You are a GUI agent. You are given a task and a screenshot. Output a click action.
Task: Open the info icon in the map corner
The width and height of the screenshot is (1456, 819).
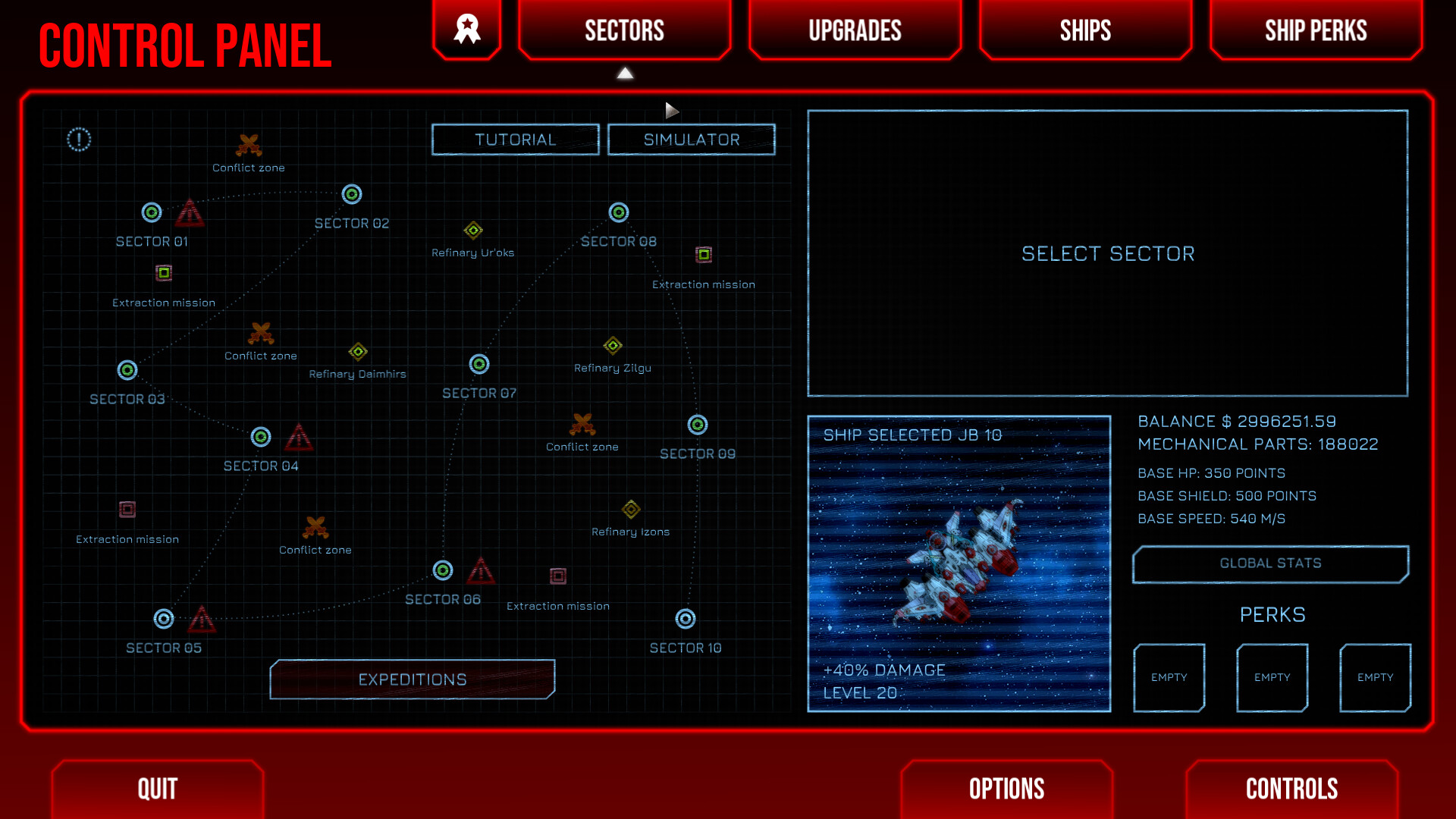[x=77, y=139]
